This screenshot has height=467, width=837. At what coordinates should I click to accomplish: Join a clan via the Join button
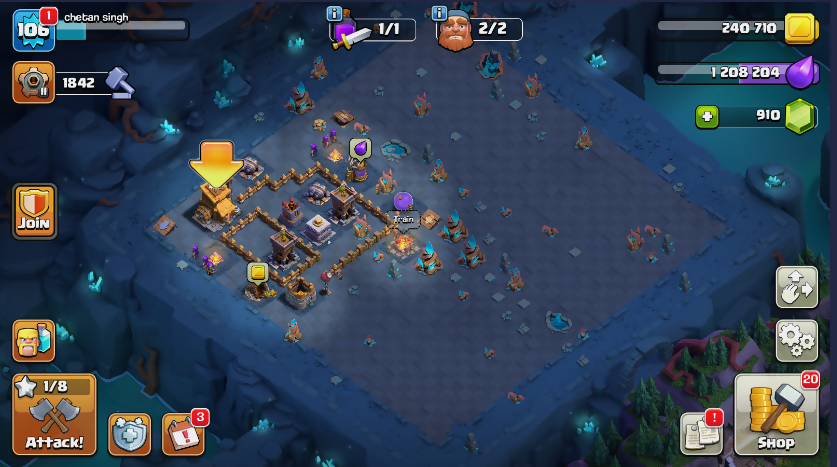(34, 211)
